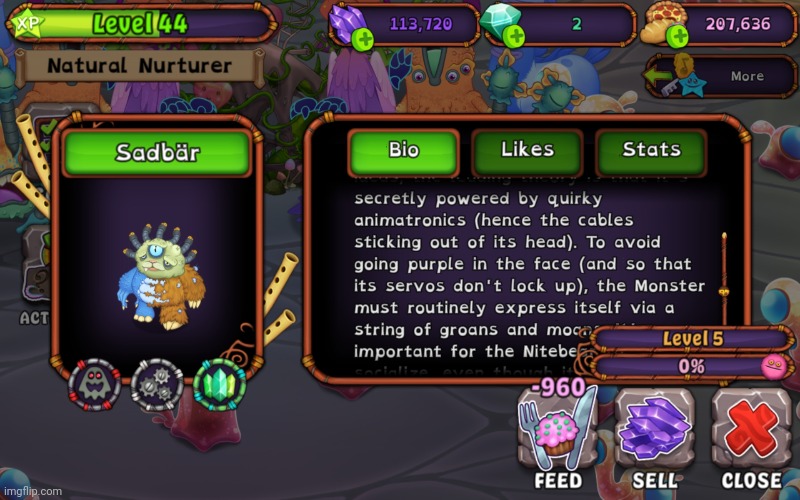
Task: Switch to the Bio tab
Action: point(403,152)
